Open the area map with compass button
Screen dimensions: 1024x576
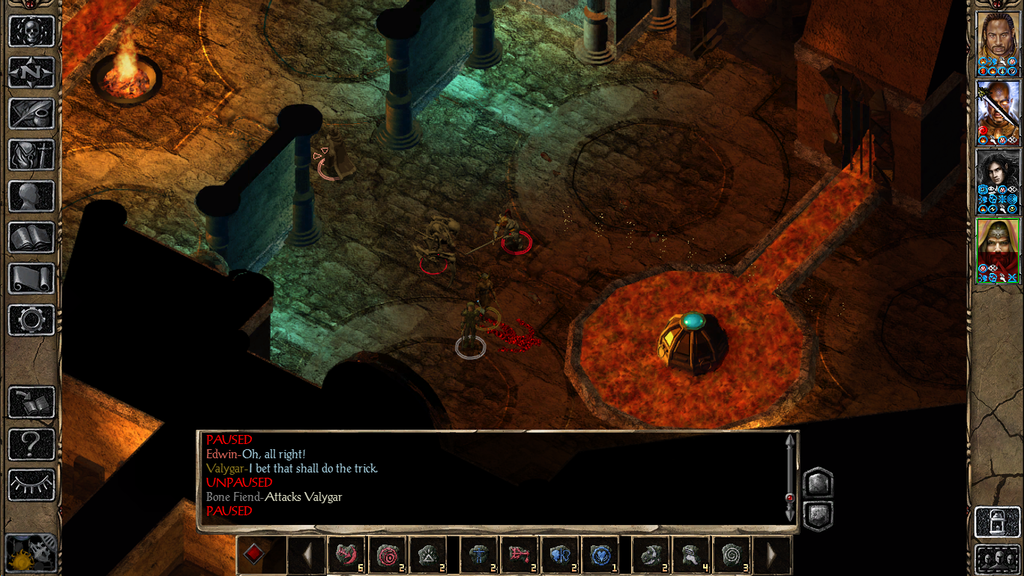[x=31, y=72]
